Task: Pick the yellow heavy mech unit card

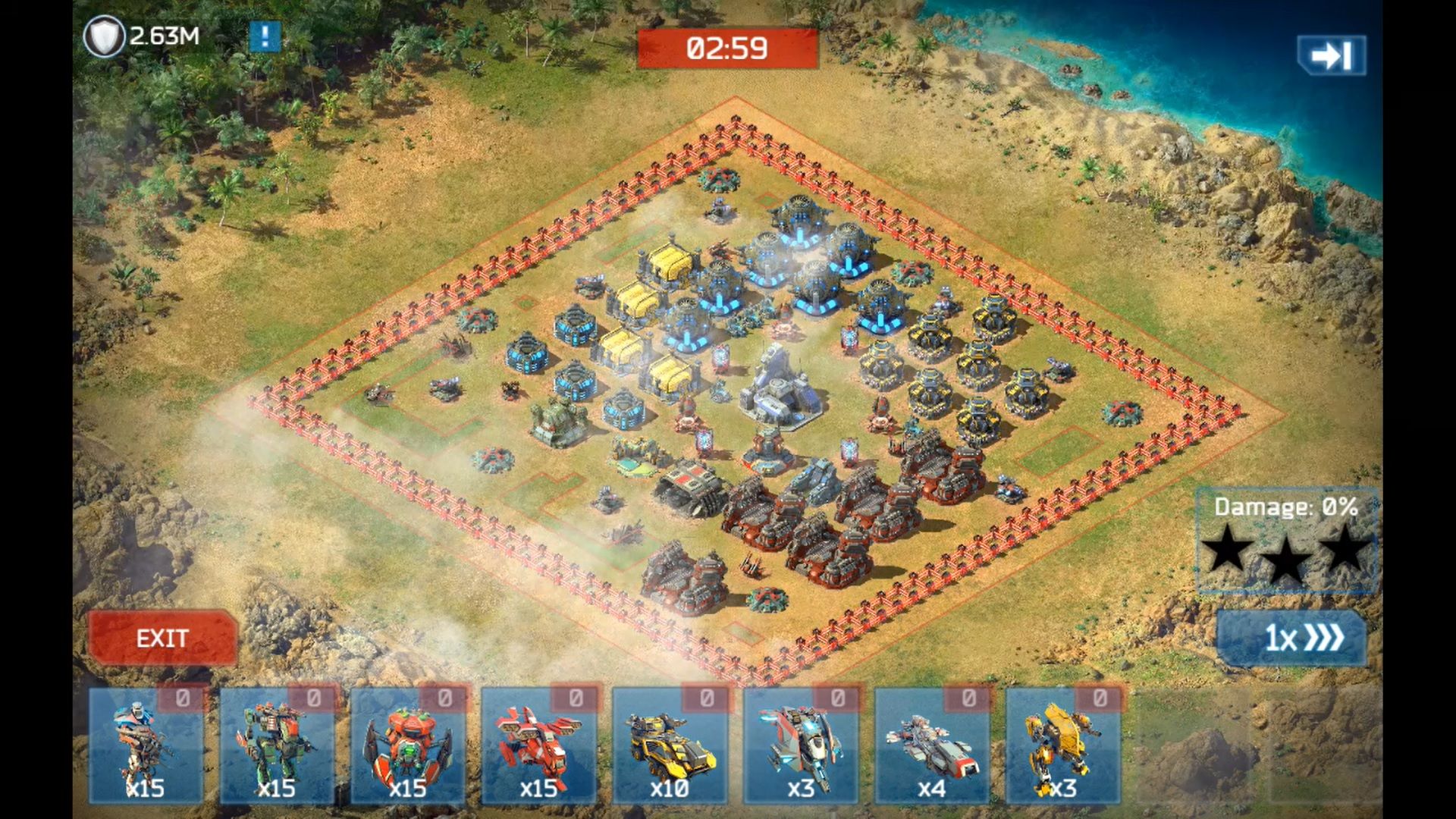Action: [1062, 746]
